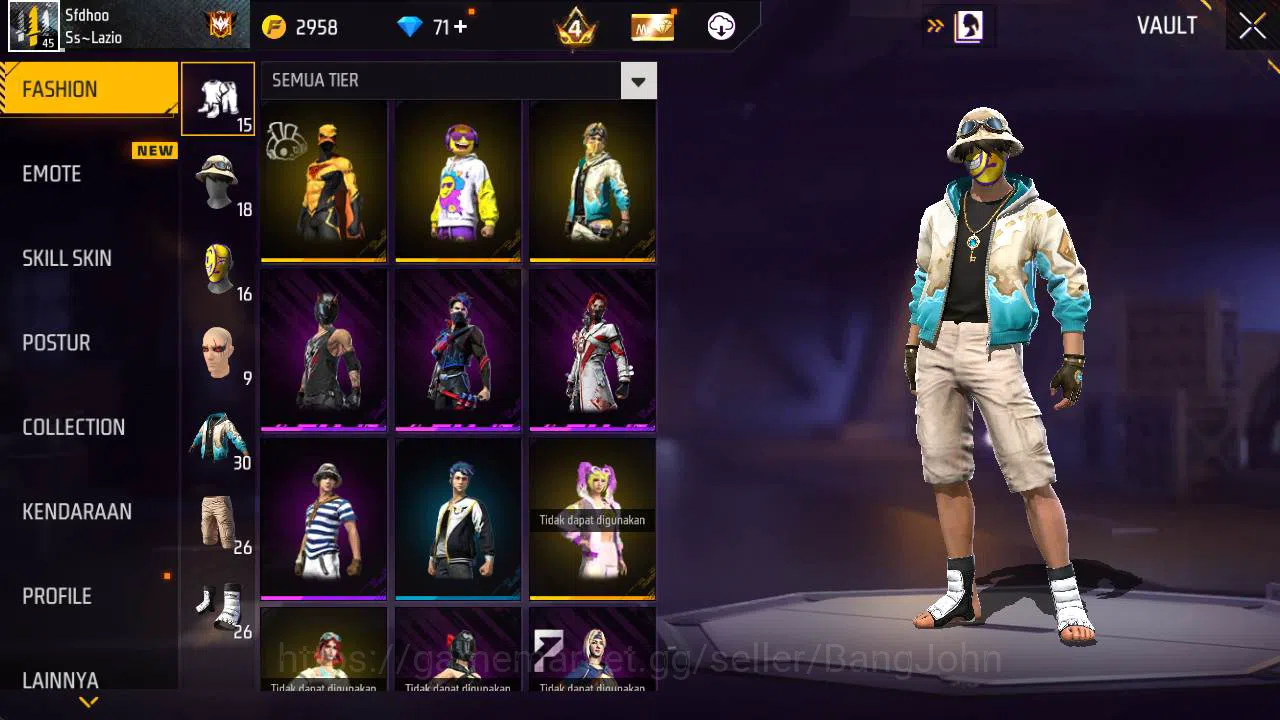Open the SEMUA TIER dropdown
The height and width of the screenshot is (720, 1280).
pyautogui.click(x=638, y=80)
